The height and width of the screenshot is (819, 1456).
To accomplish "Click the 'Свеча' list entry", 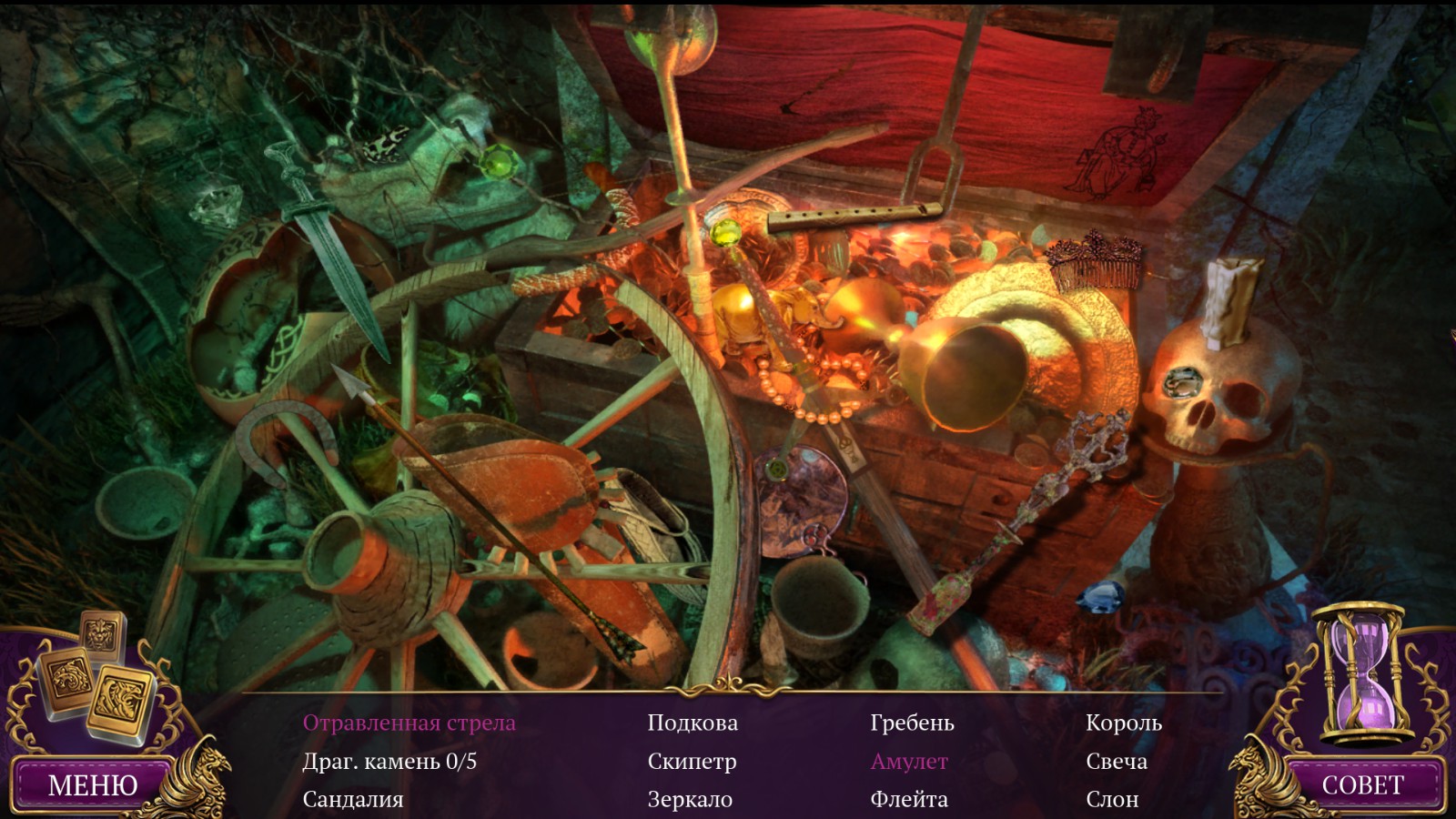I will 1117,762.
